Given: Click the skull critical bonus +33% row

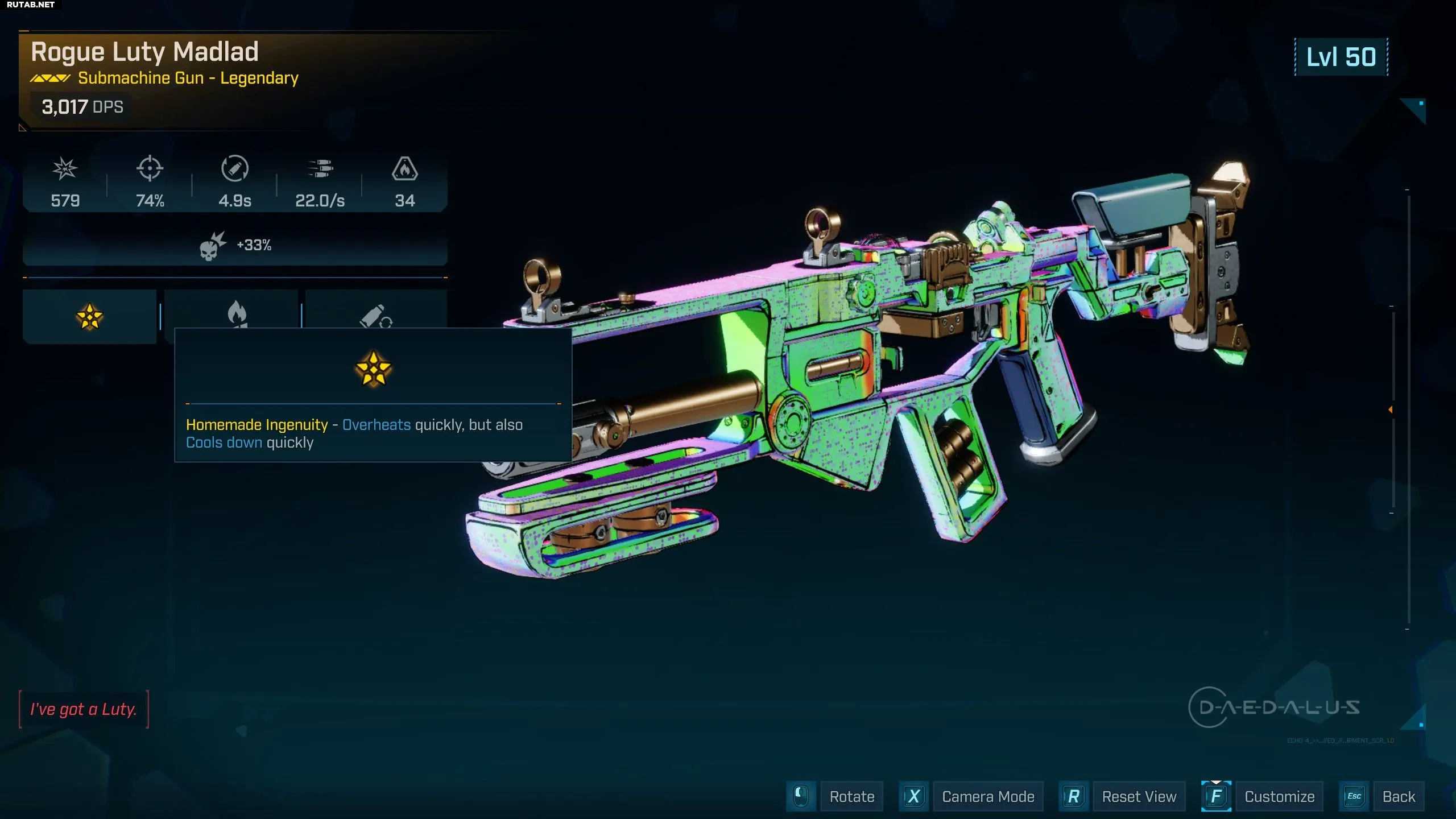Looking at the screenshot, I should point(235,246).
